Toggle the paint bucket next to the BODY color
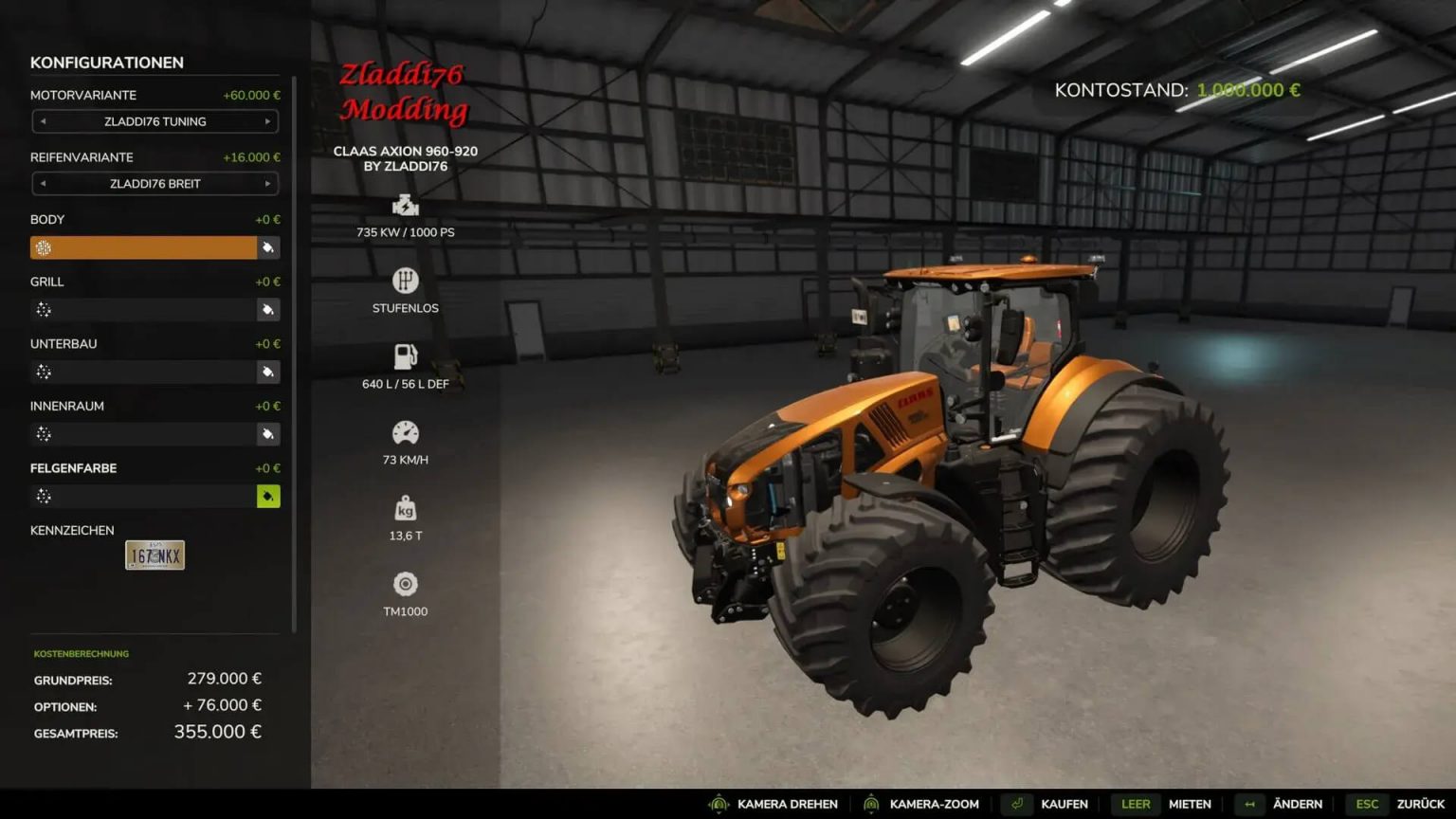Image resolution: width=1456 pixels, height=819 pixels. point(268,247)
